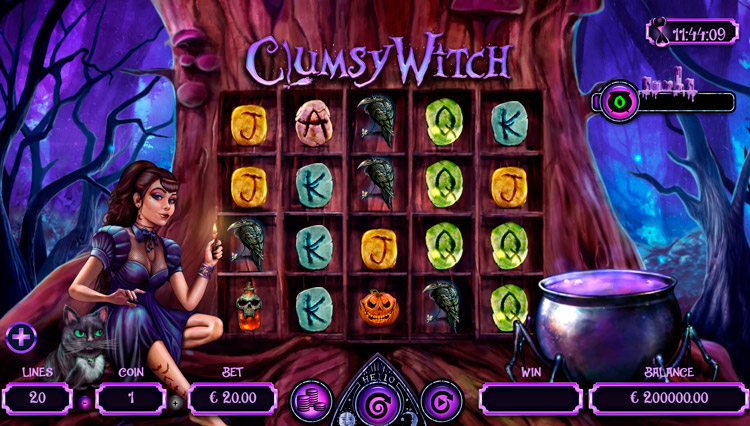Click the coin stack max bet button
This screenshot has width=750, height=426.
[310, 400]
